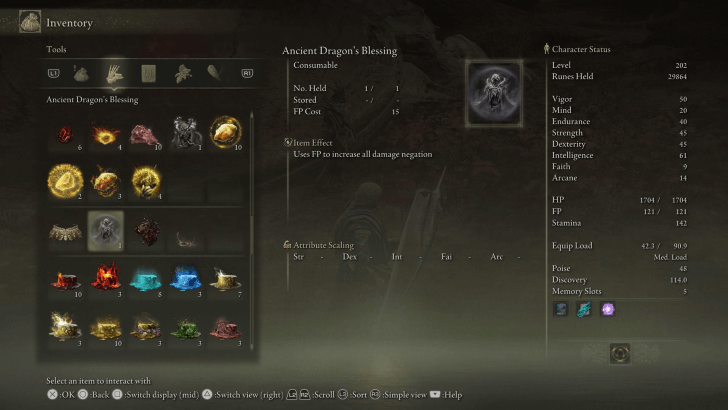Viewport: 728px width, 410px height.
Task: Click the large Ancient Dragon's Blessing preview image
Action: [x=494, y=93]
